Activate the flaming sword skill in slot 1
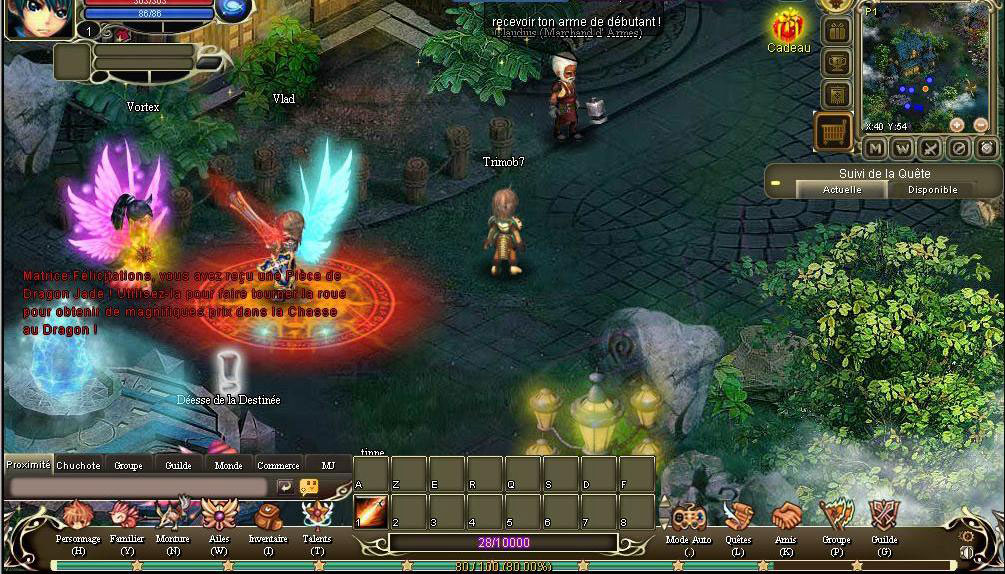Screen dimensions: 1005x574 tap(371, 511)
